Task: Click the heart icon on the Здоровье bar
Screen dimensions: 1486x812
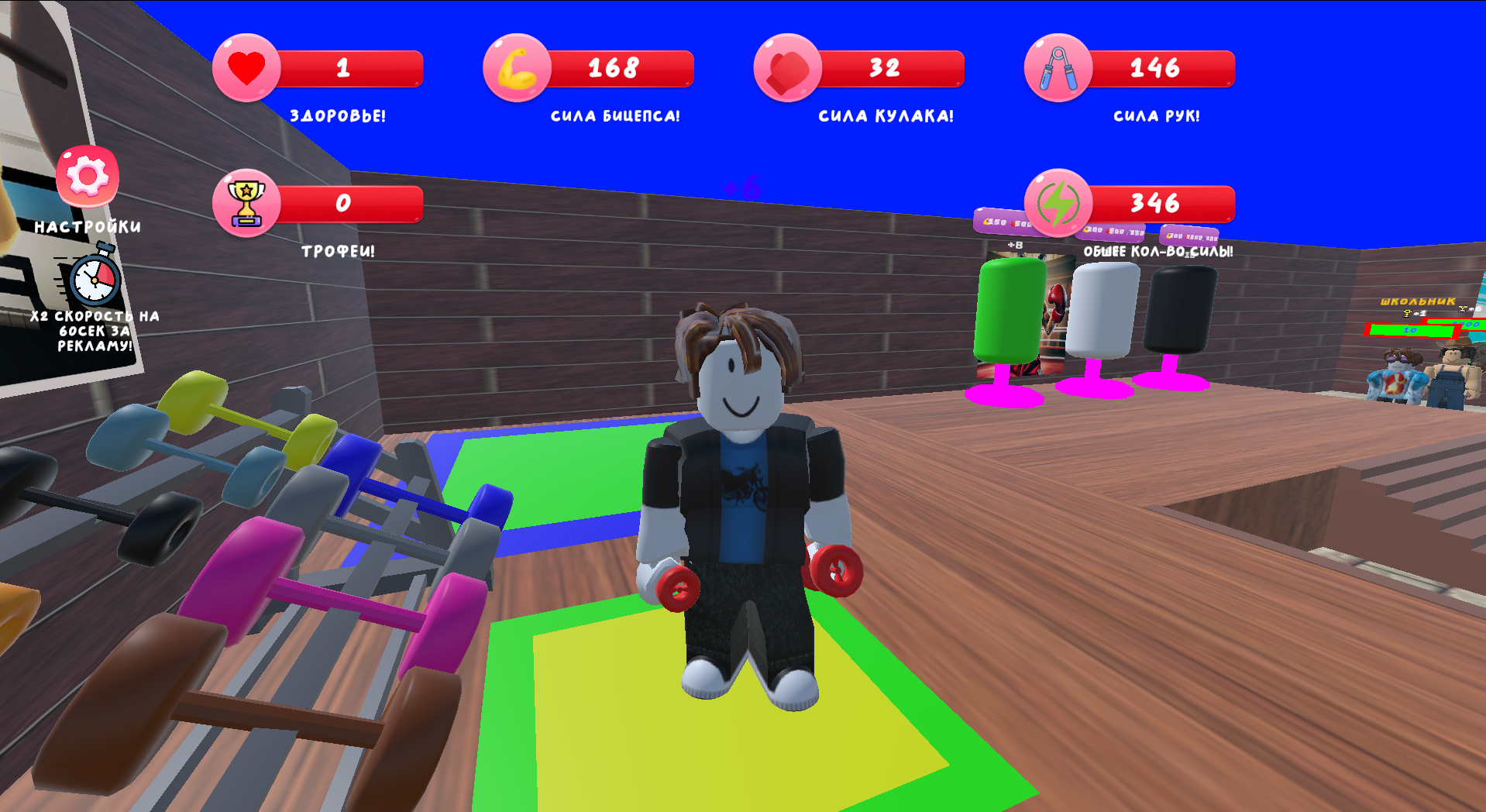Action: 245,68
